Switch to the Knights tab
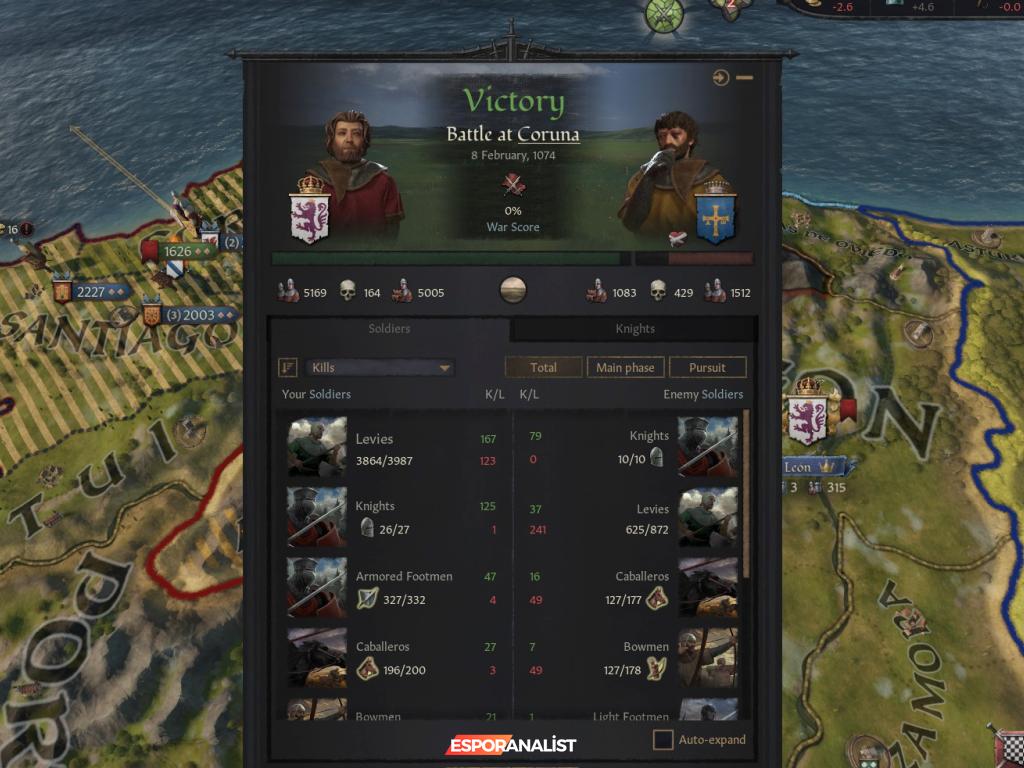1024x768 pixels. tap(635, 329)
